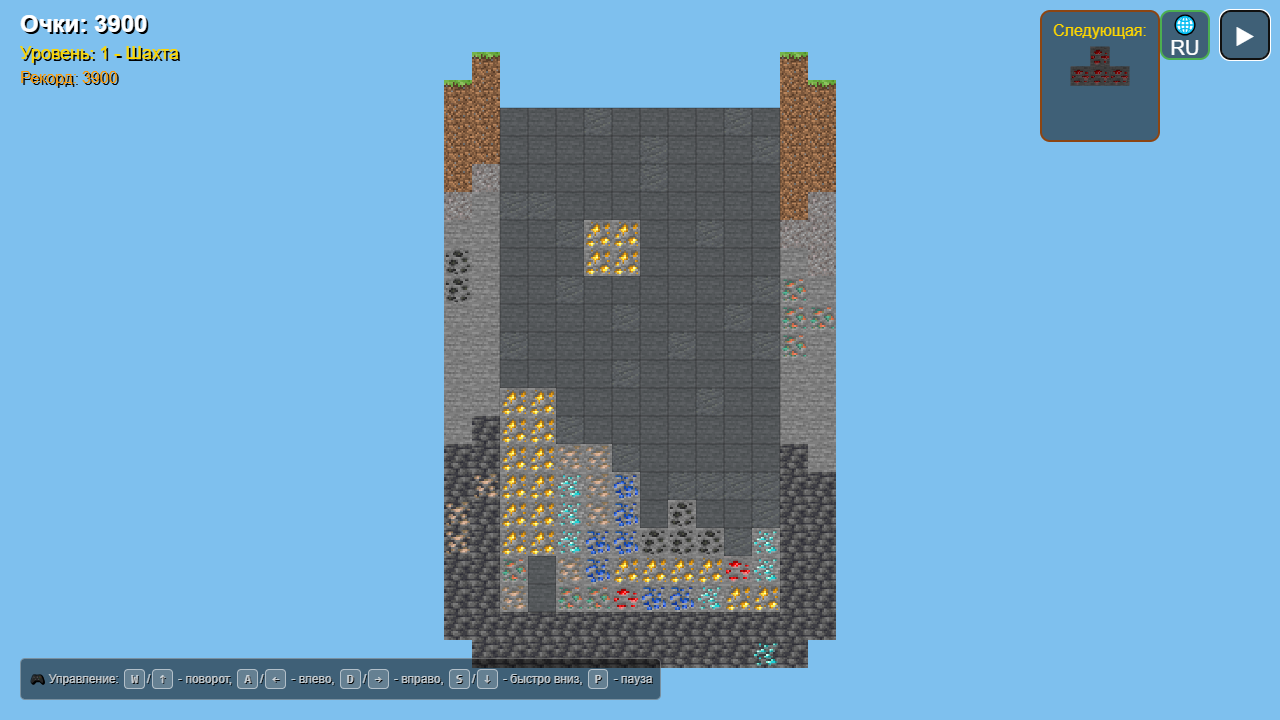Click the falling gold ore tetromino

point(612,250)
